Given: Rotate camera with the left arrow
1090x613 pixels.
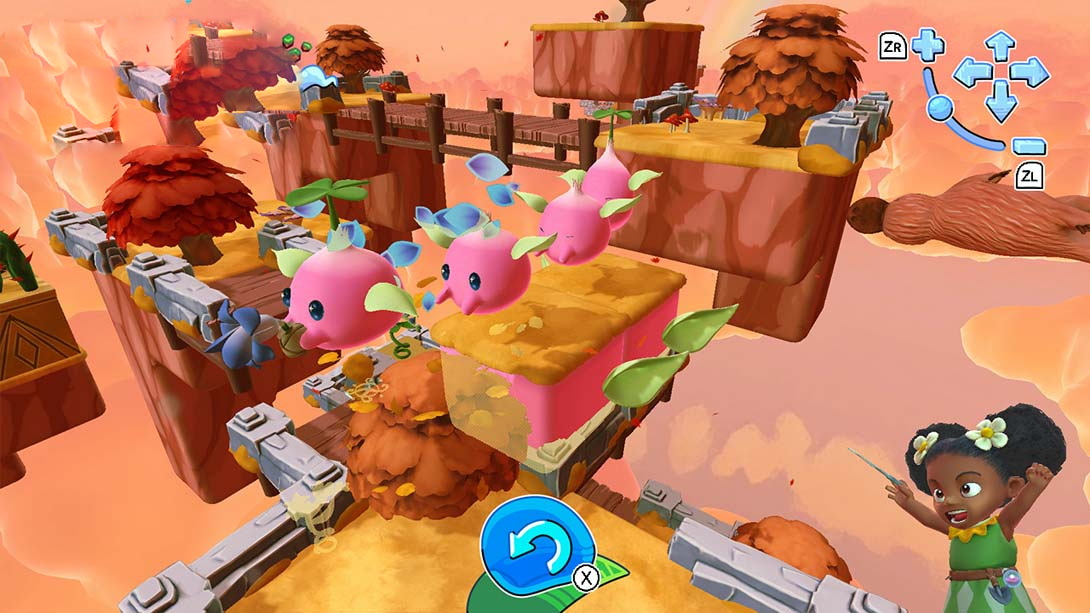Looking at the screenshot, I should pos(971,72).
